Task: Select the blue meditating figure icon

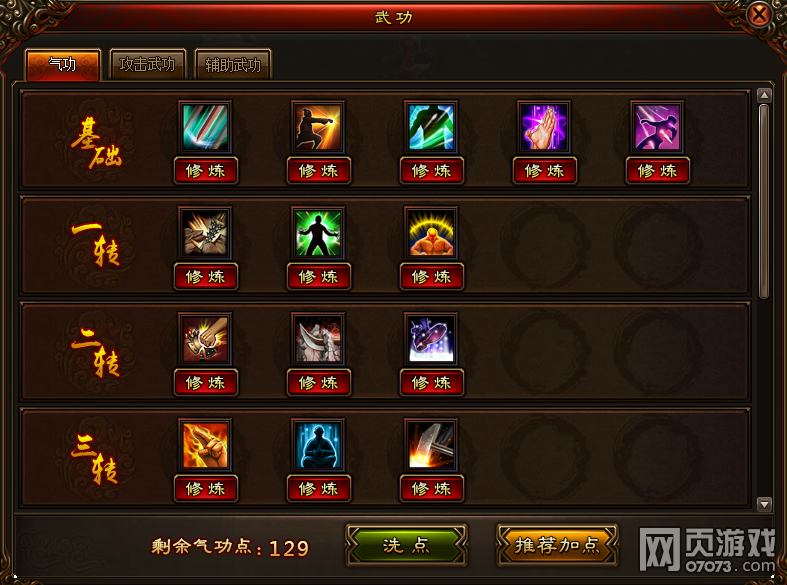Action: pyautogui.click(x=319, y=445)
